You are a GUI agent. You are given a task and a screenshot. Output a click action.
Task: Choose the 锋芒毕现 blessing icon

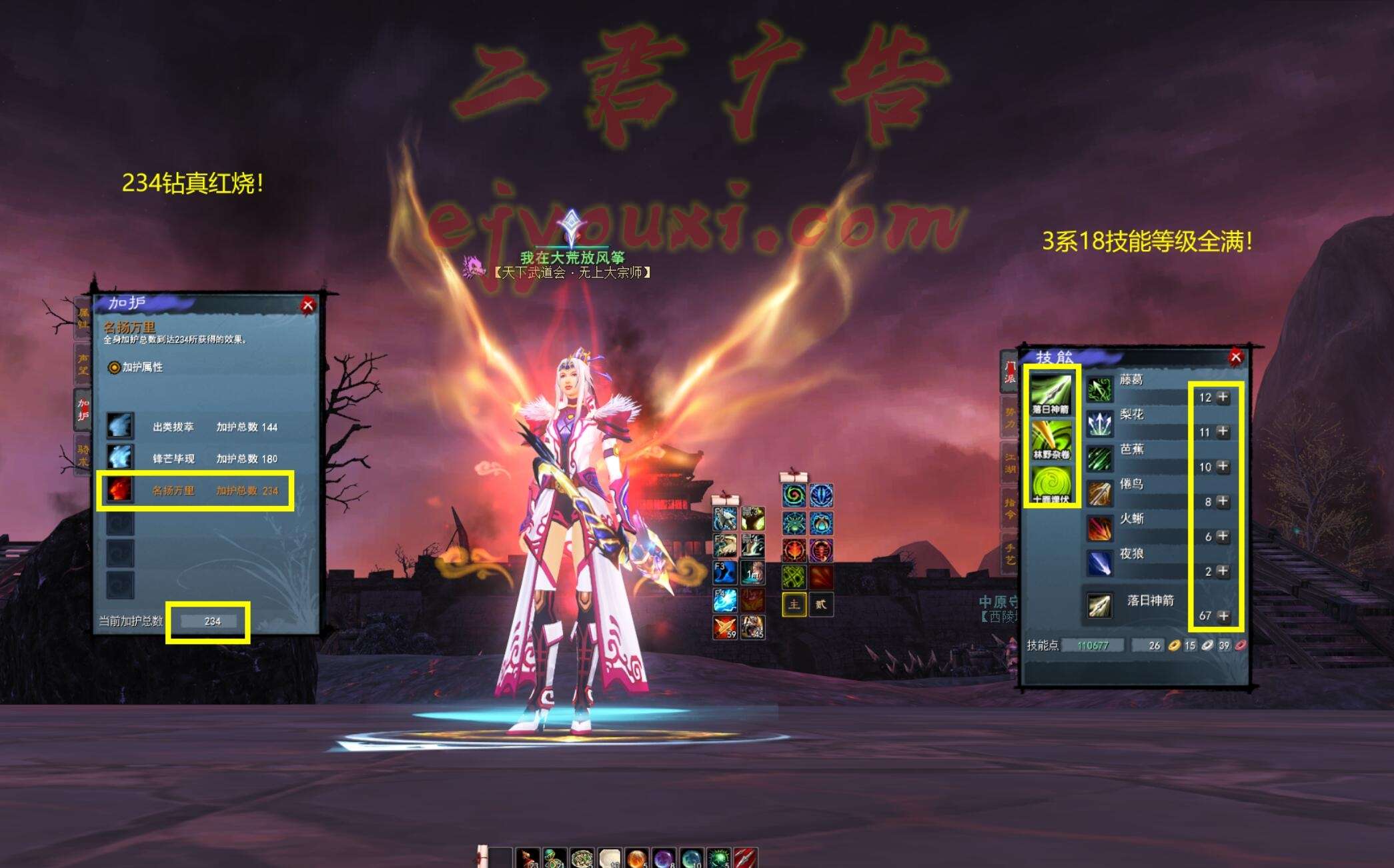coord(120,458)
